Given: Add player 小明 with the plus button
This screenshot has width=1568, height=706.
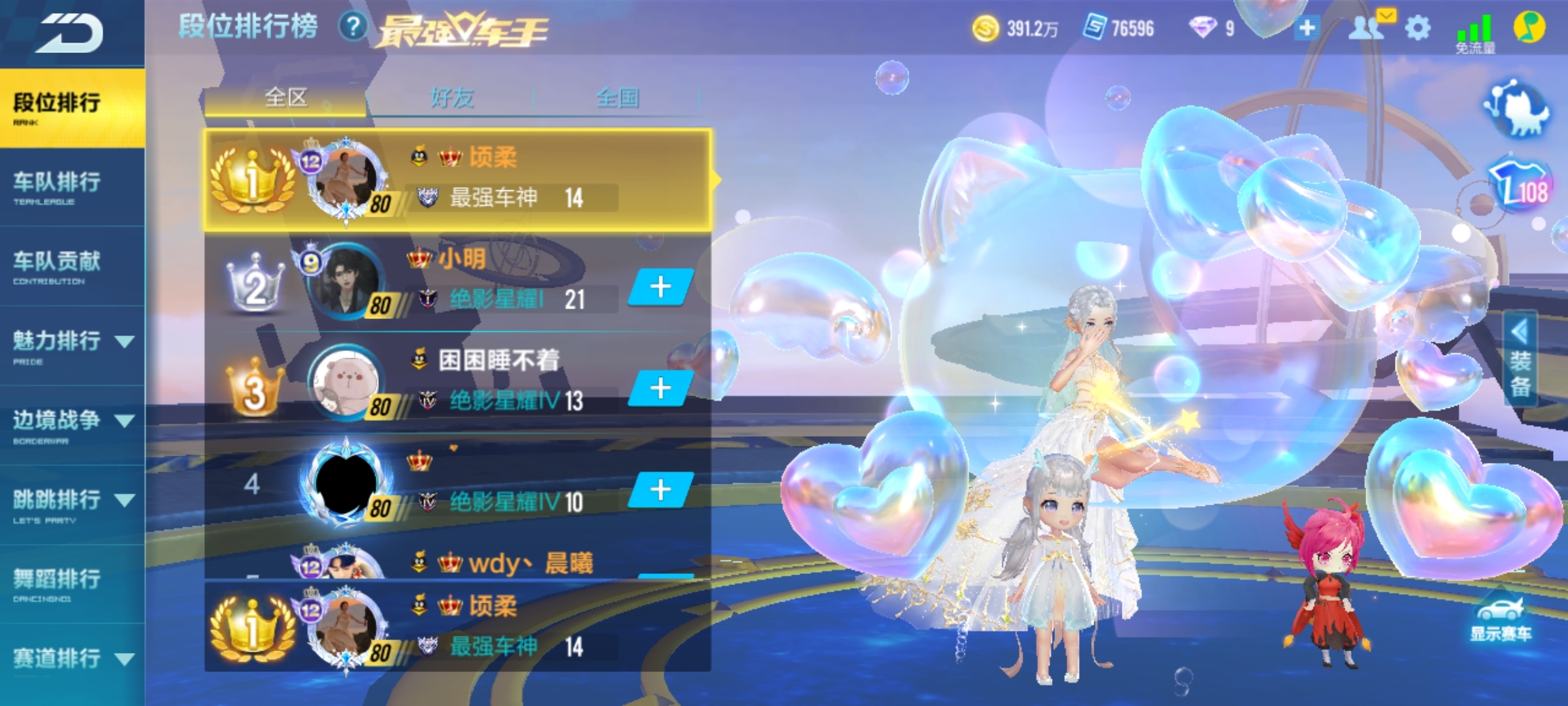Looking at the screenshot, I should pos(661,286).
